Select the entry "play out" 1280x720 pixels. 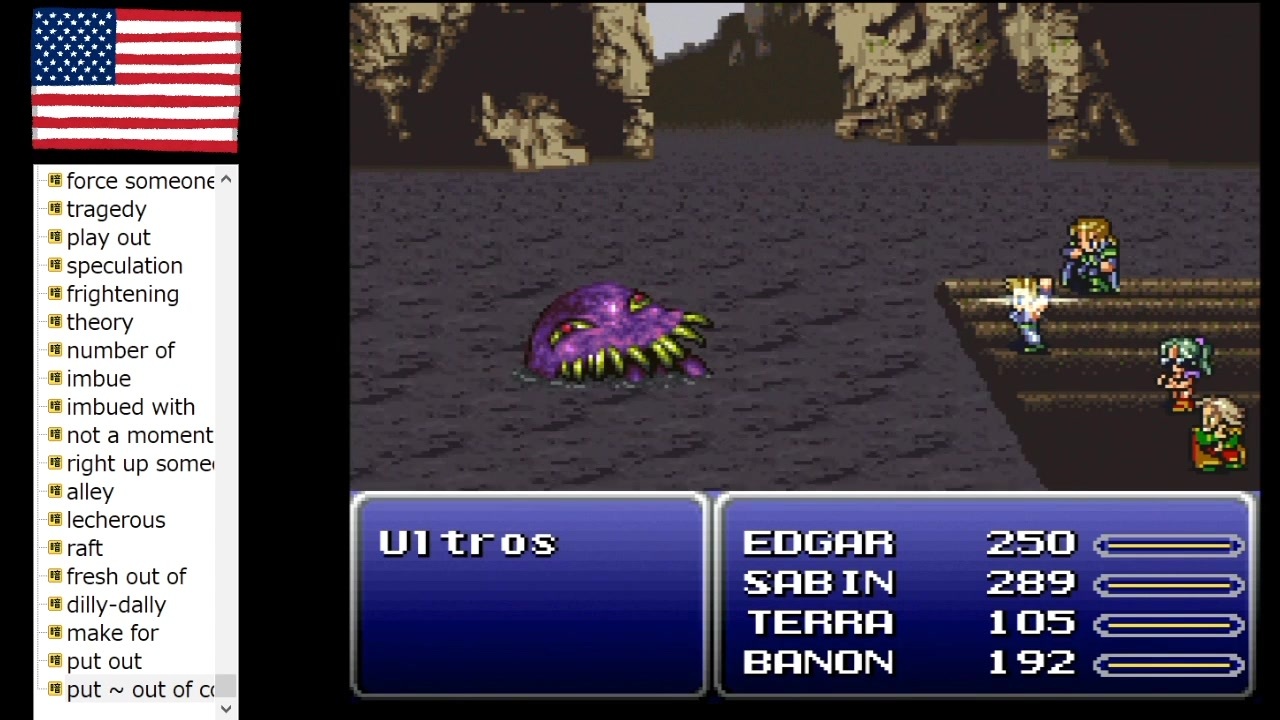108,237
